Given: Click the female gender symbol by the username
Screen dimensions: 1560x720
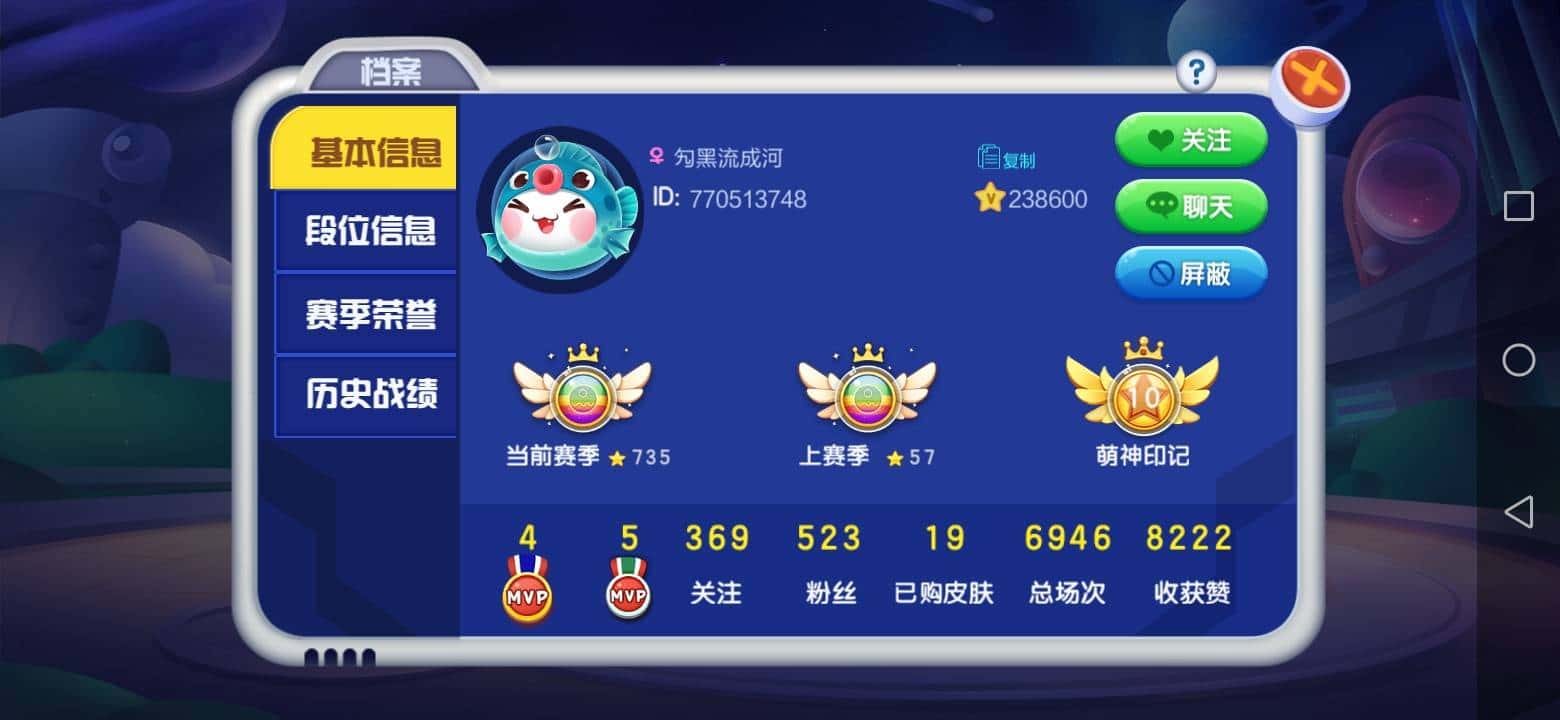Looking at the screenshot, I should click(657, 157).
